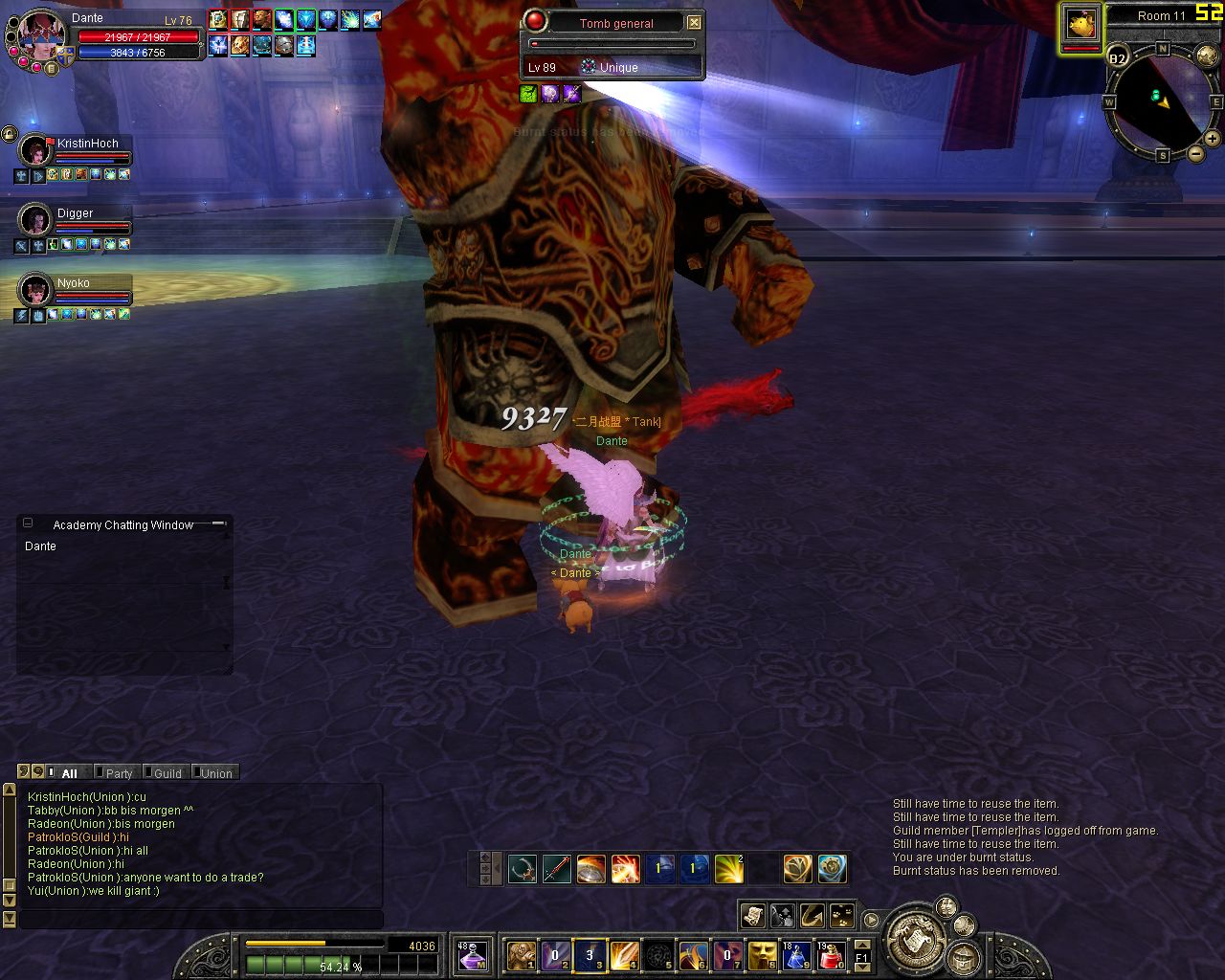
Task: Activate the golden mask skill in slot 8
Action: 762,954
